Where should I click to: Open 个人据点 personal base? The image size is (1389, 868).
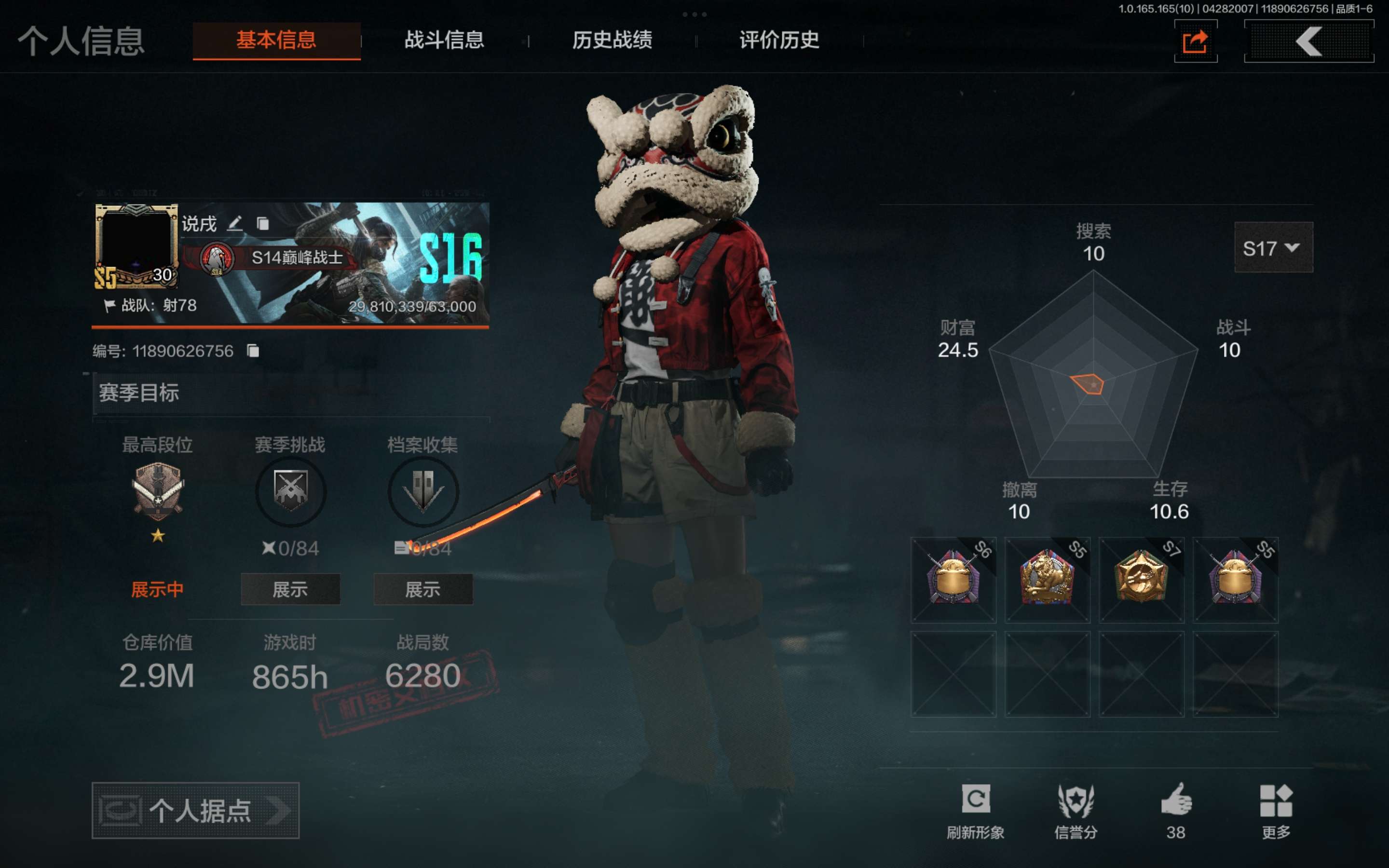point(195,810)
